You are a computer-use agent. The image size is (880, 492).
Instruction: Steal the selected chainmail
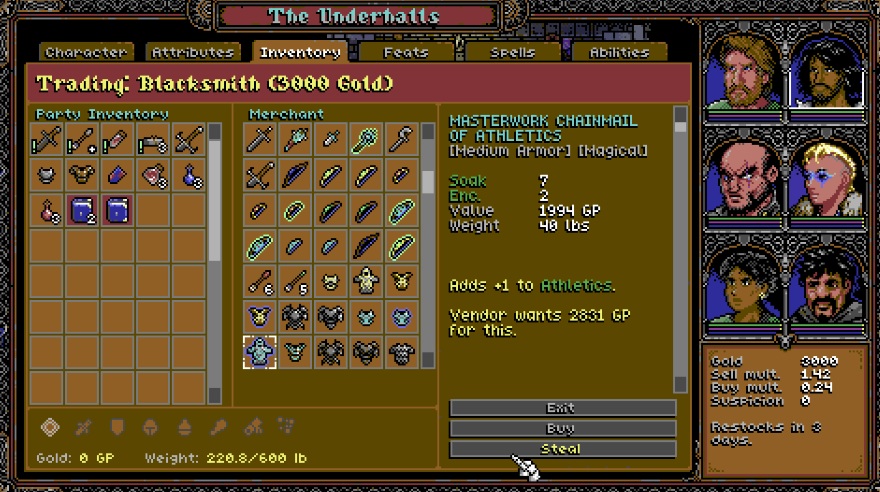click(562, 448)
